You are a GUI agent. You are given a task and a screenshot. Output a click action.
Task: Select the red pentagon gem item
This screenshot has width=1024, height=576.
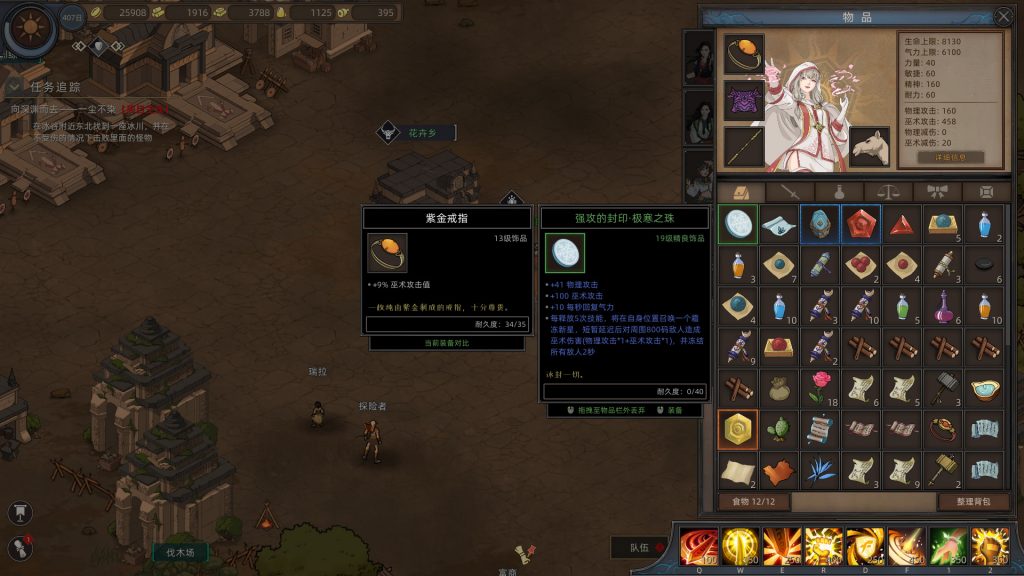[860, 225]
